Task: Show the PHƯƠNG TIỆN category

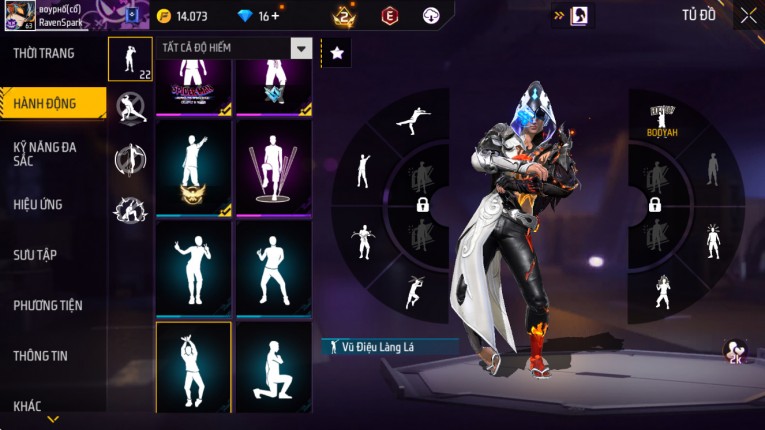Action: coord(48,305)
